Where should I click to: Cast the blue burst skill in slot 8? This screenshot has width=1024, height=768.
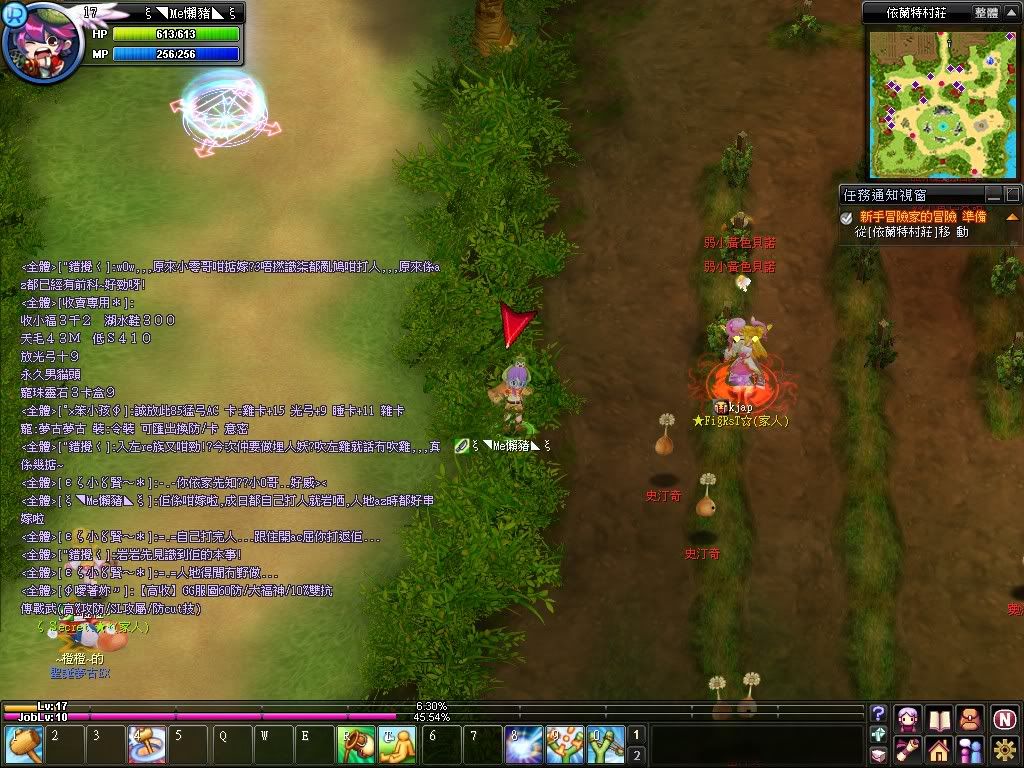523,746
